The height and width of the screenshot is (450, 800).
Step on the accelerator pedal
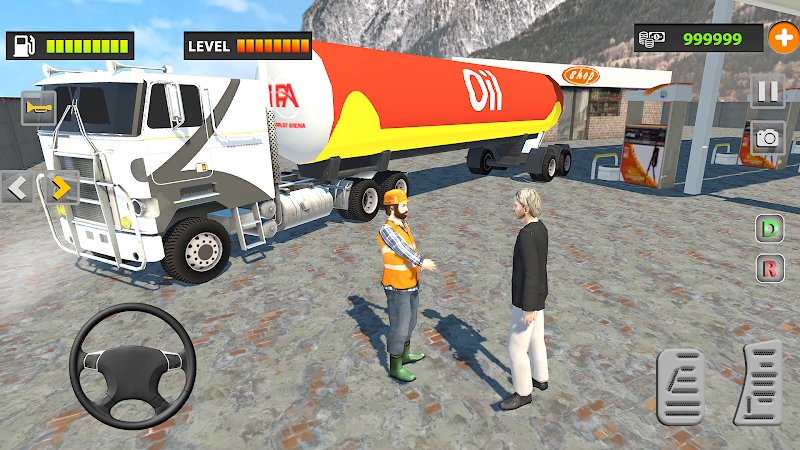(758, 382)
